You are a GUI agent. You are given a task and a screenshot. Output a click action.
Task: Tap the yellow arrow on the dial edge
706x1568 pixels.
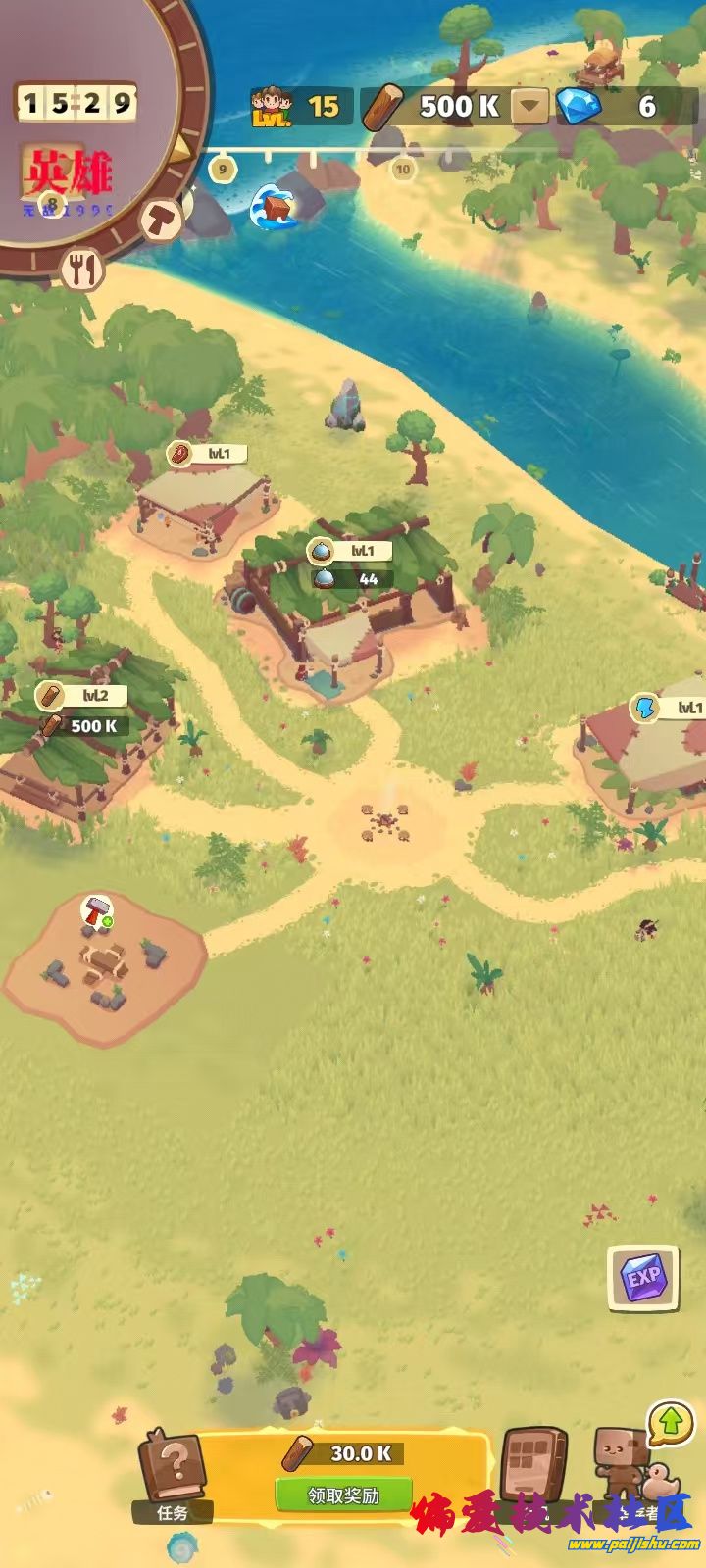click(x=183, y=148)
